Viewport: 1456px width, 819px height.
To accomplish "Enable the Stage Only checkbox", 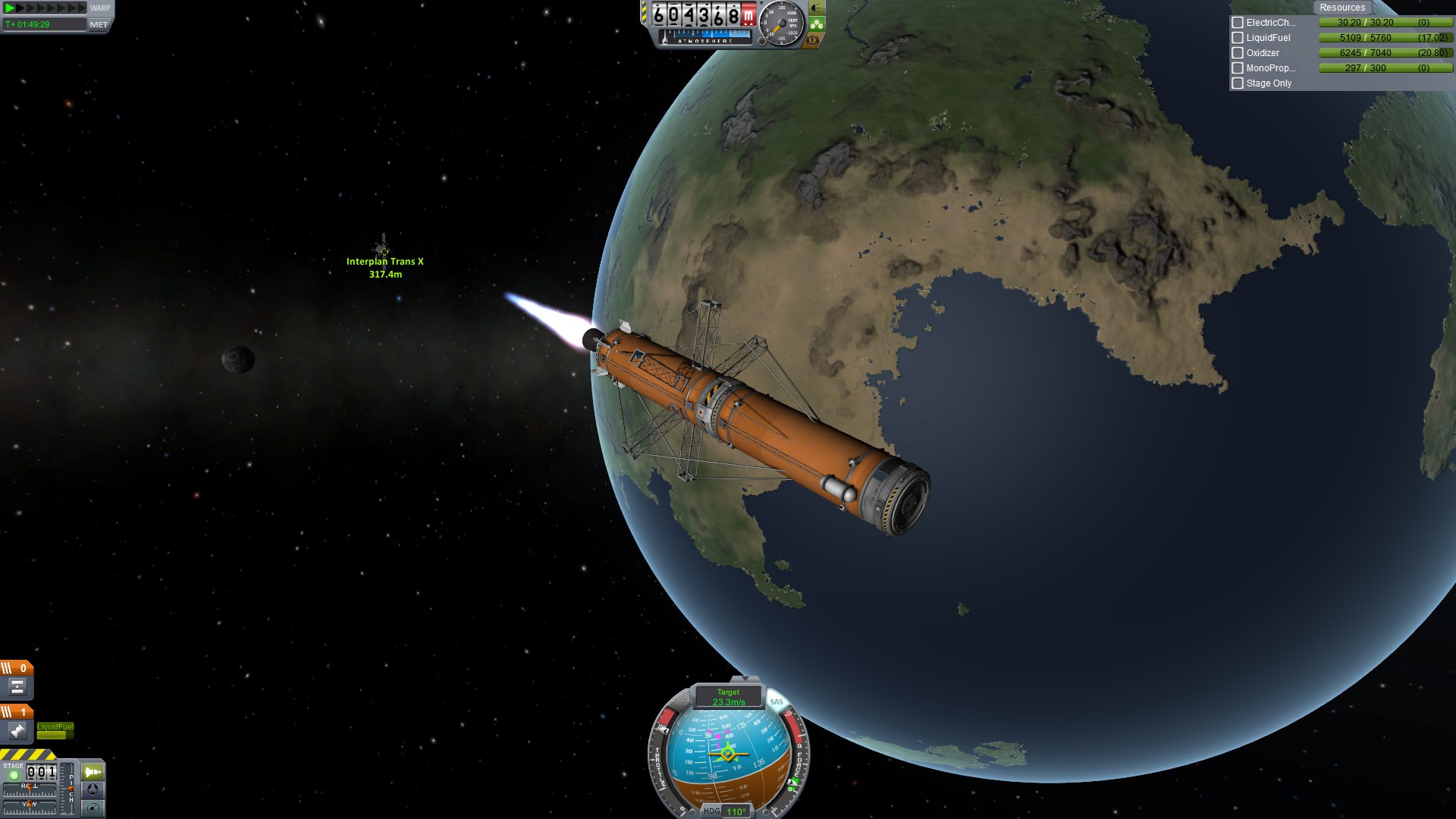I will click(x=1238, y=83).
